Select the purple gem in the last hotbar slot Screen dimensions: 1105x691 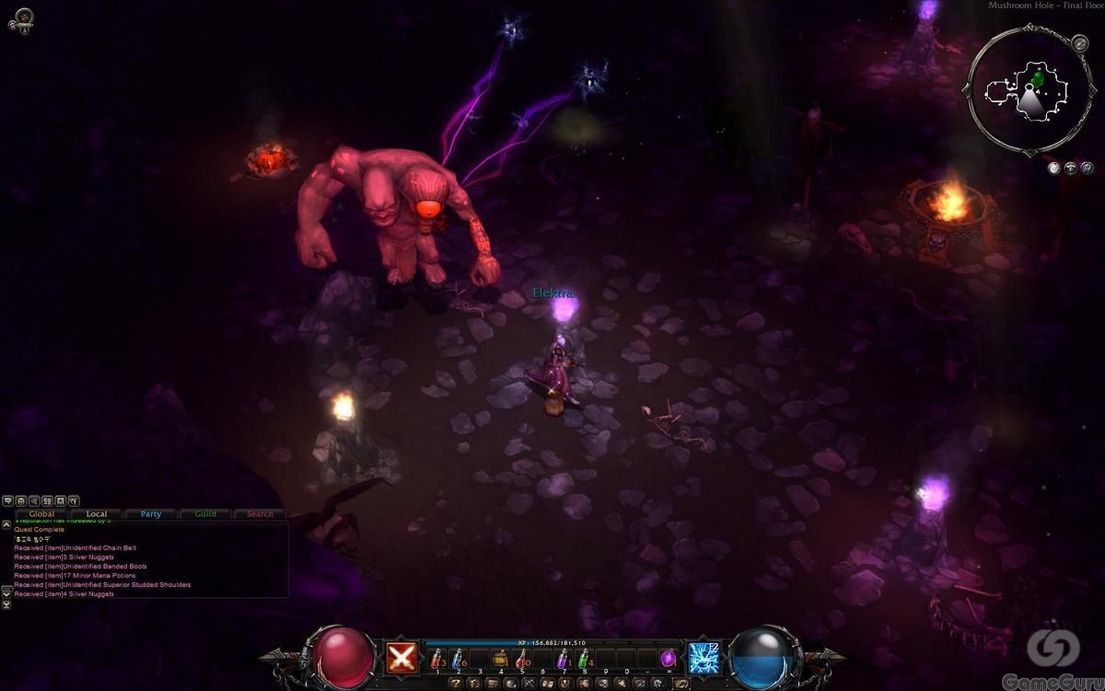tap(668, 658)
